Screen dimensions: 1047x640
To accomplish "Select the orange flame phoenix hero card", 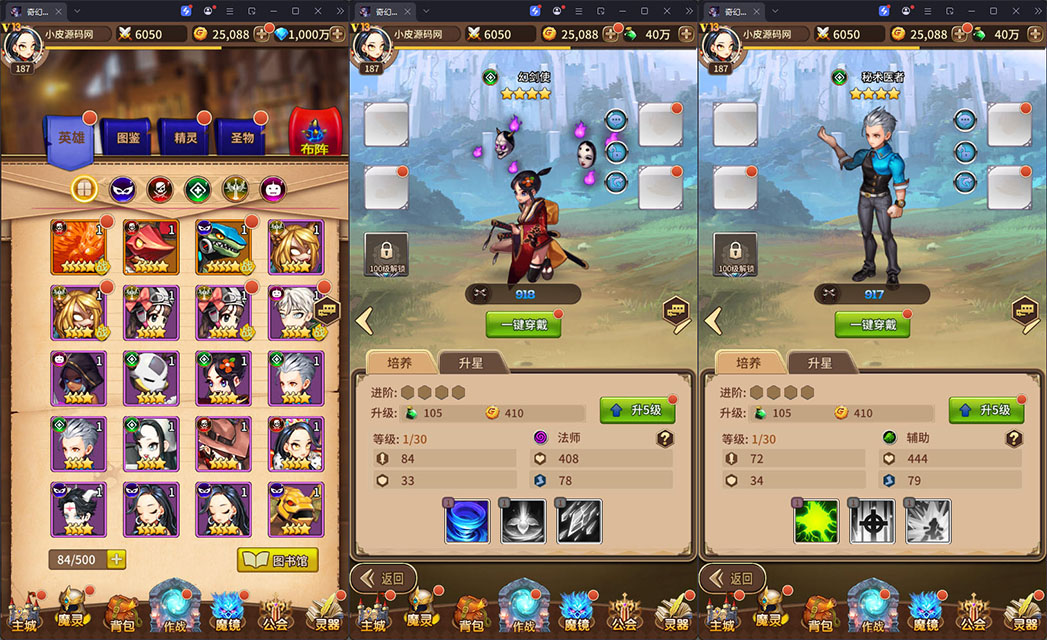I will click(x=79, y=247).
